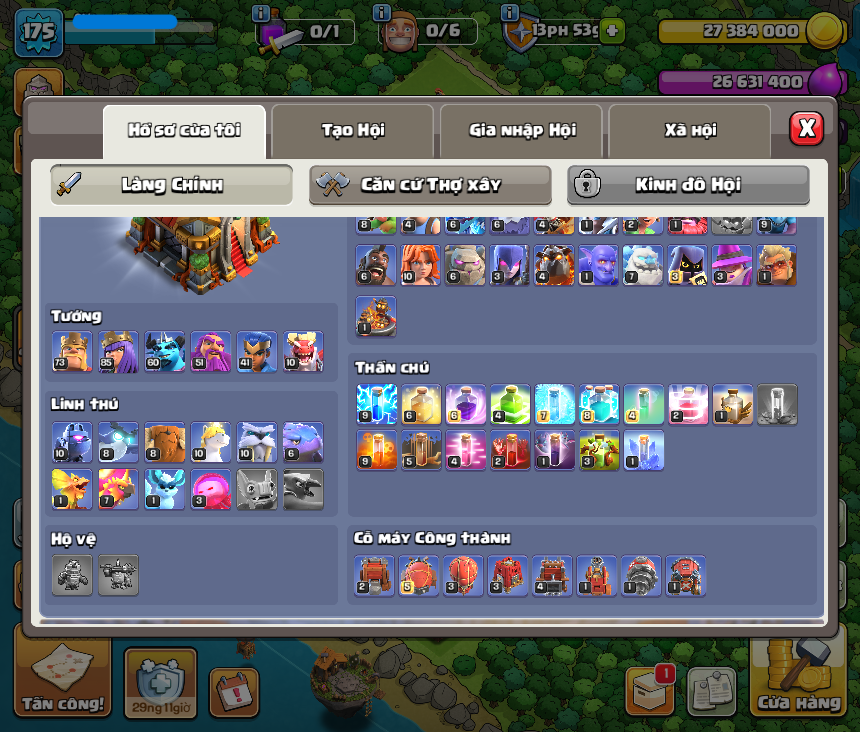Select the Barbarian King hero icon
The height and width of the screenshot is (732, 860).
tap(72, 351)
